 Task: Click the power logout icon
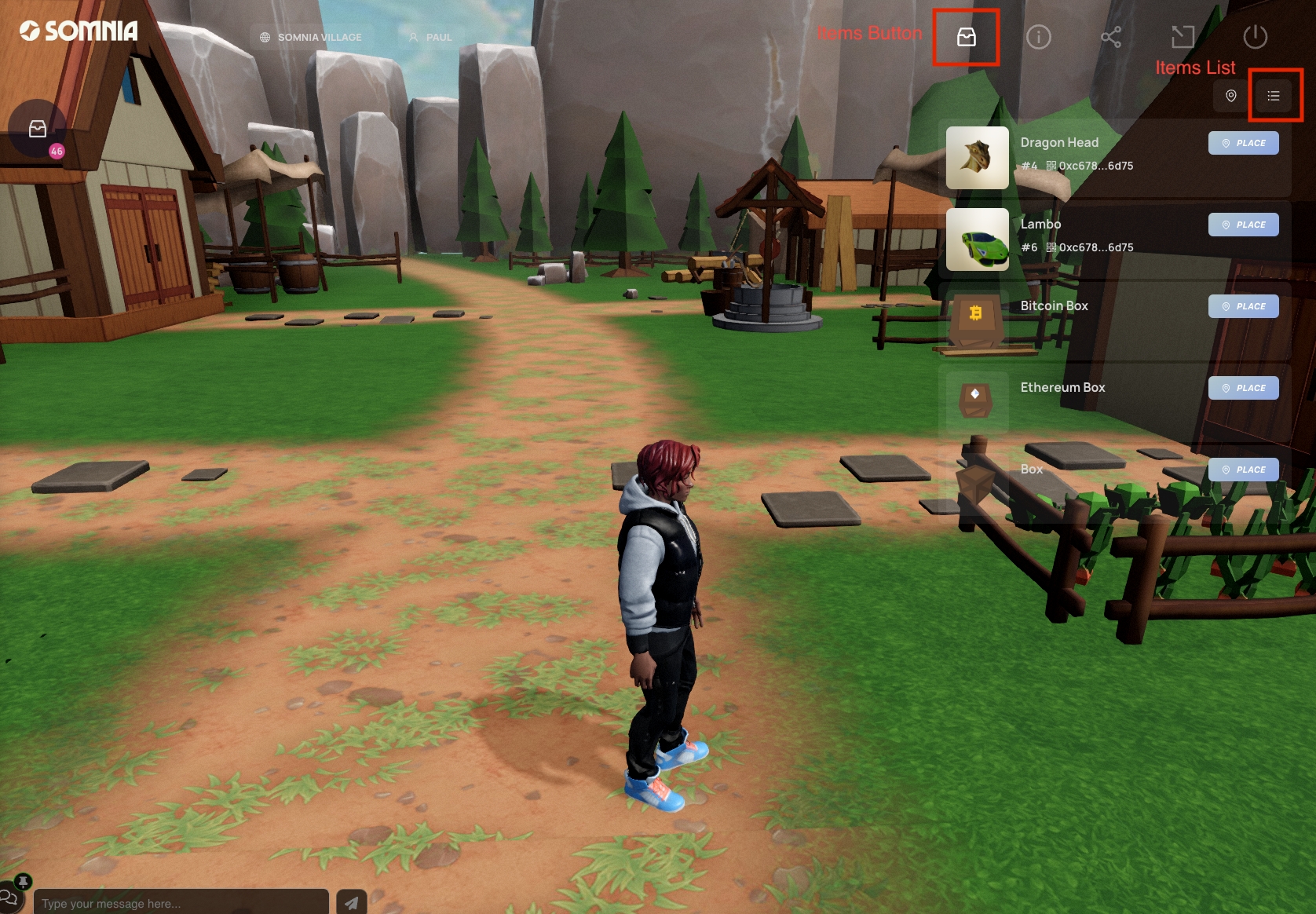1255,37
